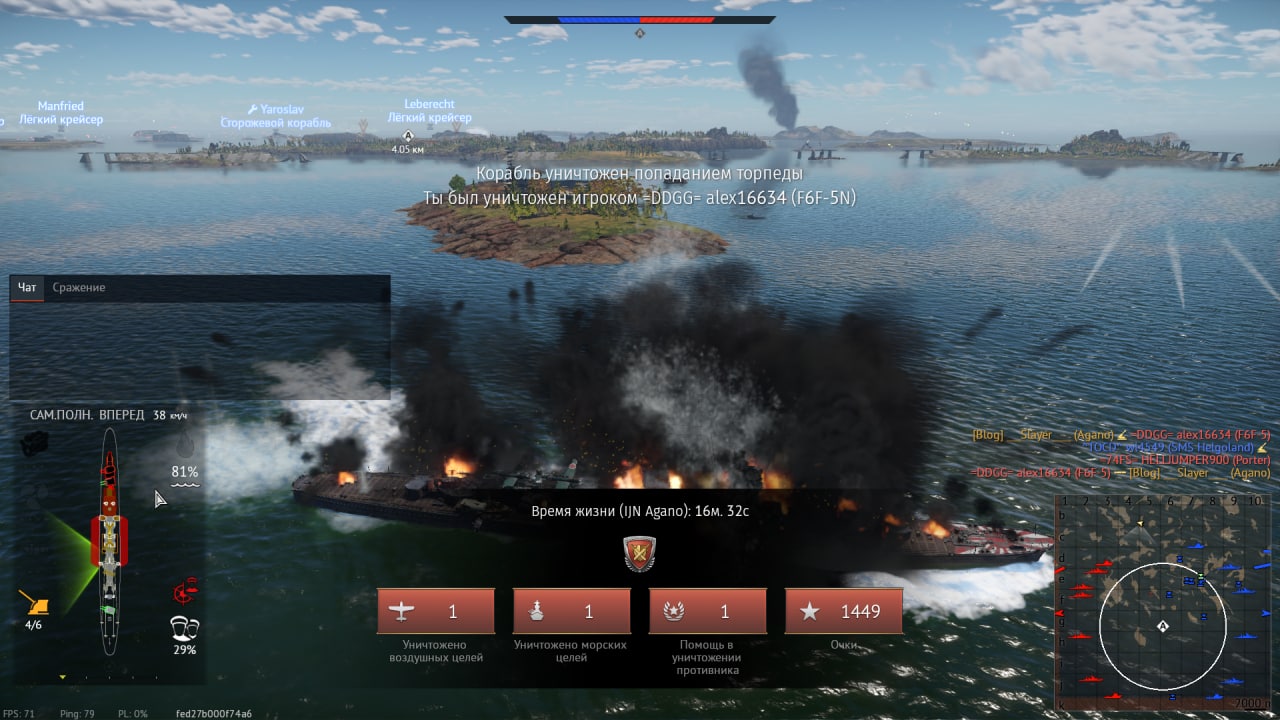Click the points star score tile
The width and height of the screenshot is (1280, 720).
(x=843, y=611)
